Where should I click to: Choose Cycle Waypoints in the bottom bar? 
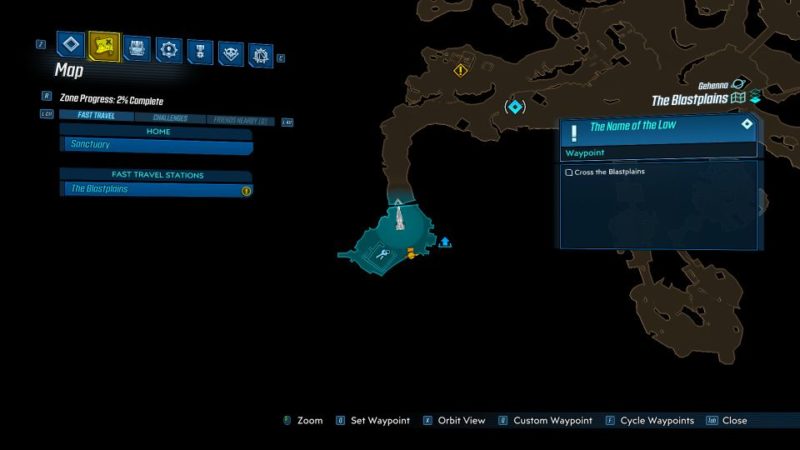(x=656, y=421)
